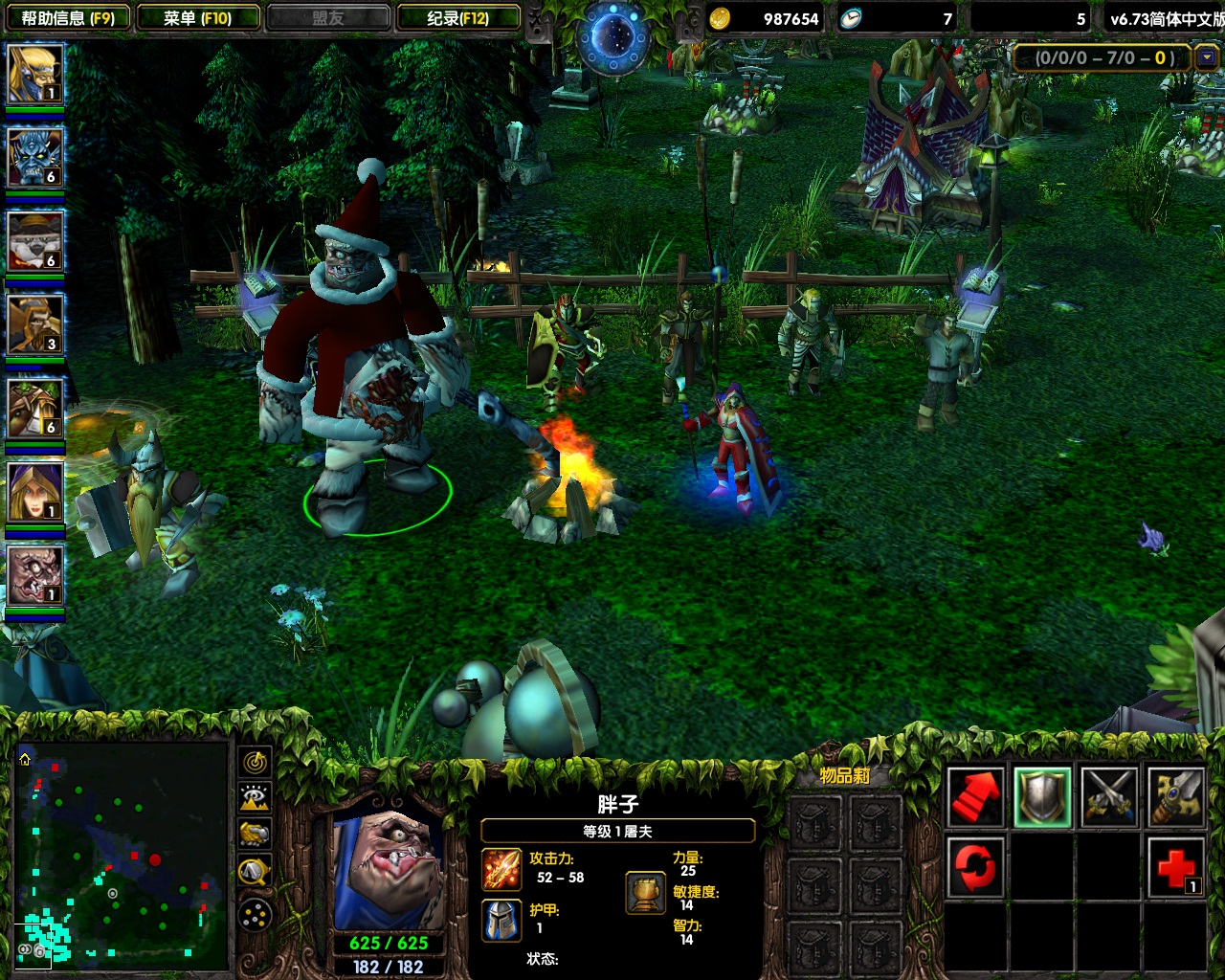Select the panda hero portrait
This screenshot has width=1225, height=980.
pos(35,241)
